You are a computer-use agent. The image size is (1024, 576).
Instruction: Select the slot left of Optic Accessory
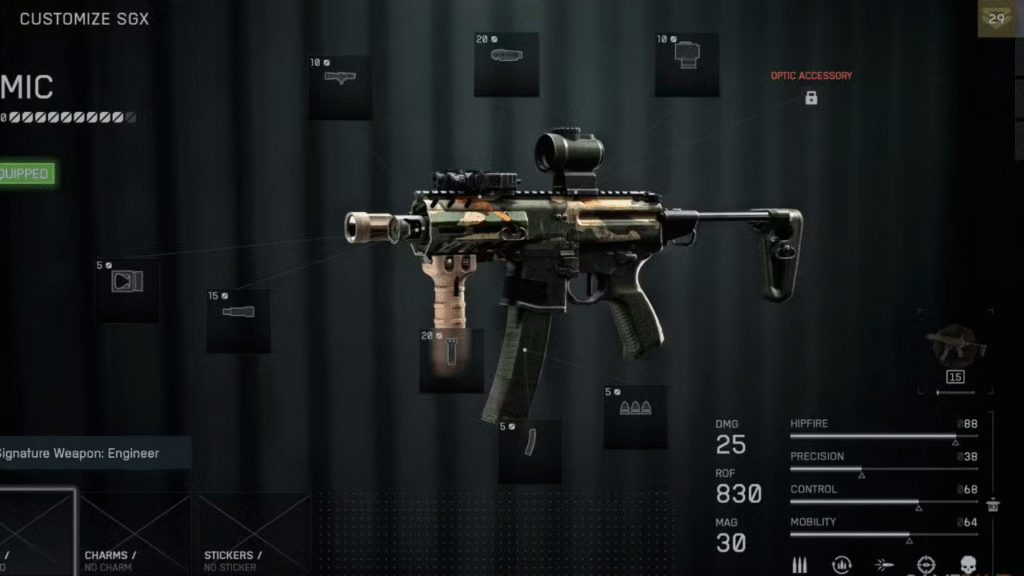pos(686,64)
